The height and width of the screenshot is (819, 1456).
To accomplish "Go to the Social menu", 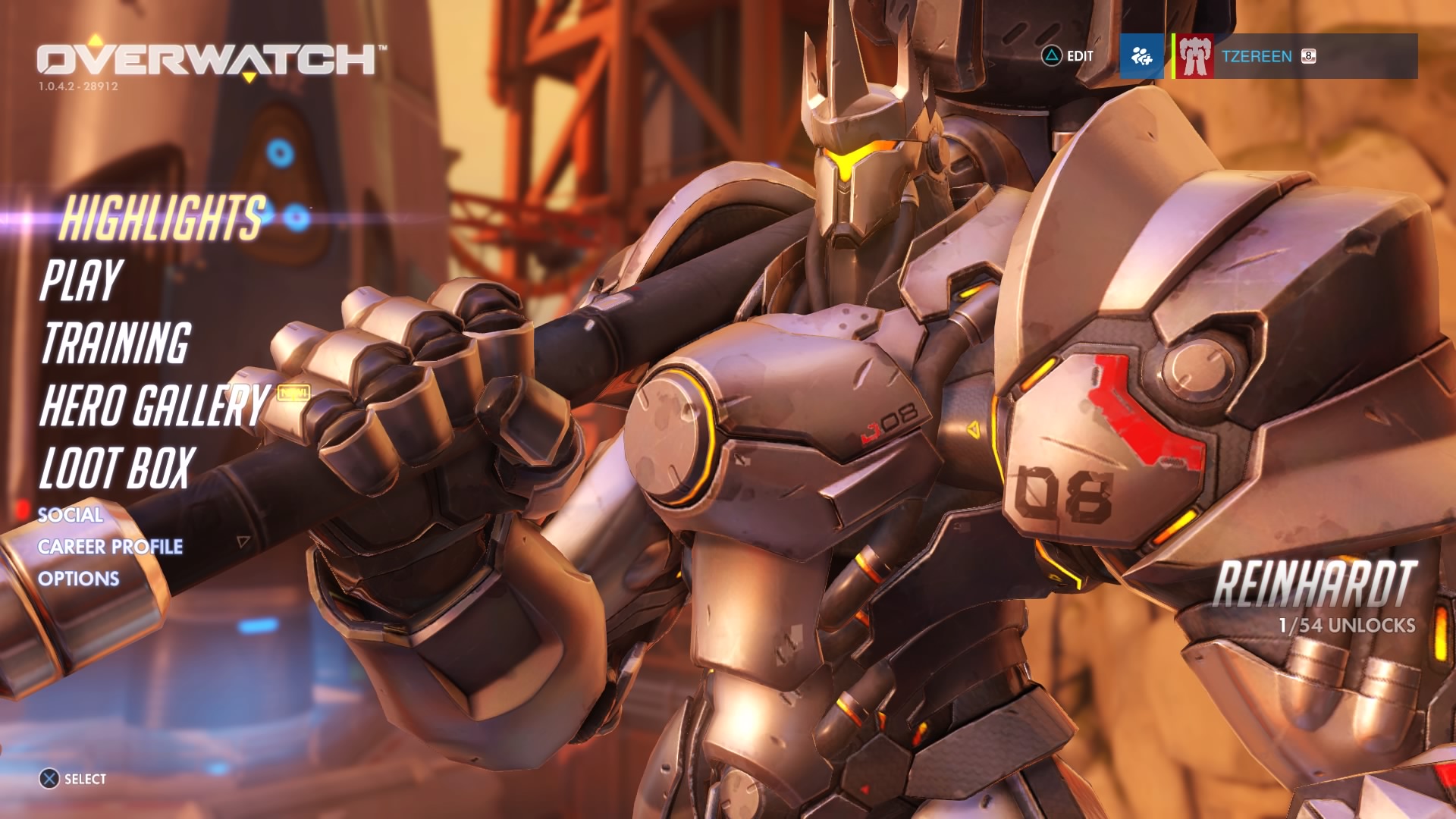I will 71,515.
